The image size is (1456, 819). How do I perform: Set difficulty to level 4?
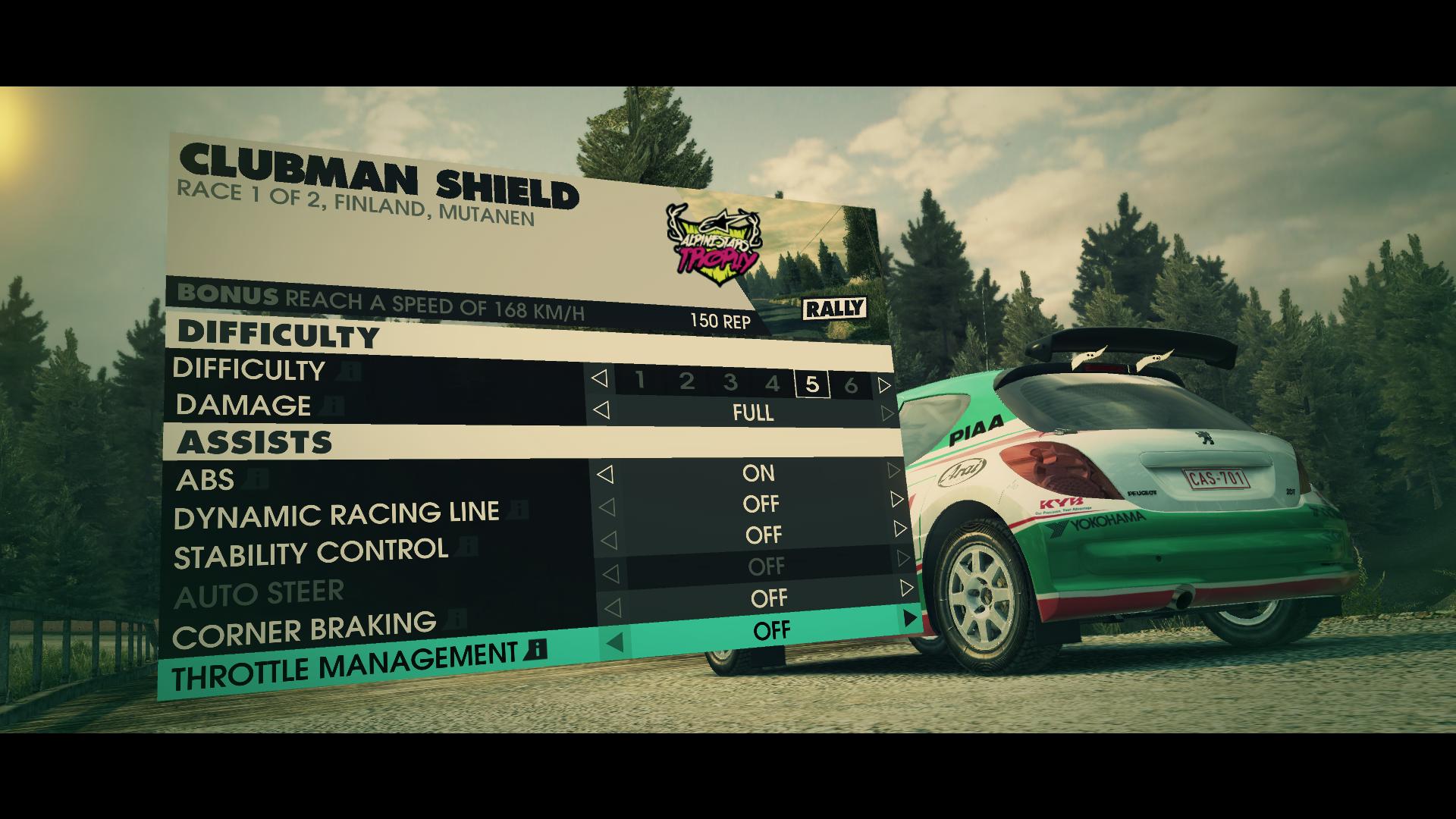(772, 383)
